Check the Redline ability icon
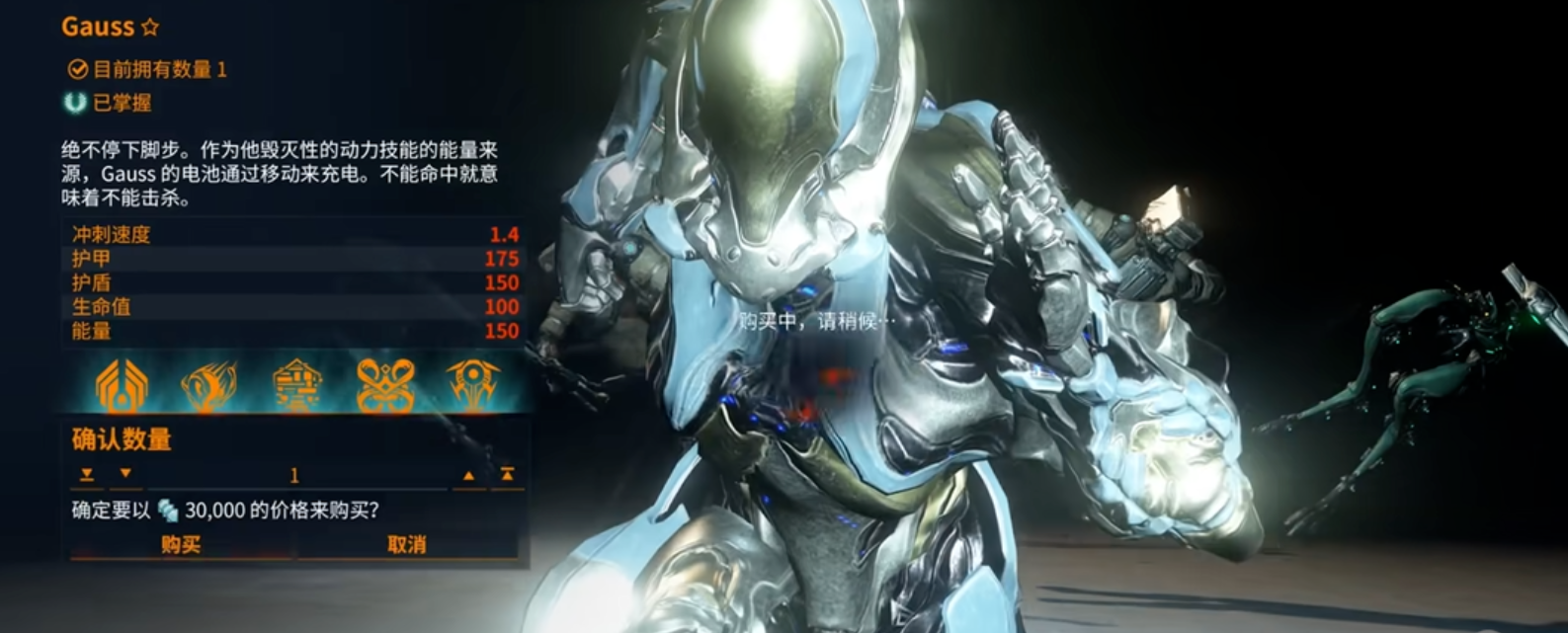This screenshot has width=1568, height=633. (473, 385)
